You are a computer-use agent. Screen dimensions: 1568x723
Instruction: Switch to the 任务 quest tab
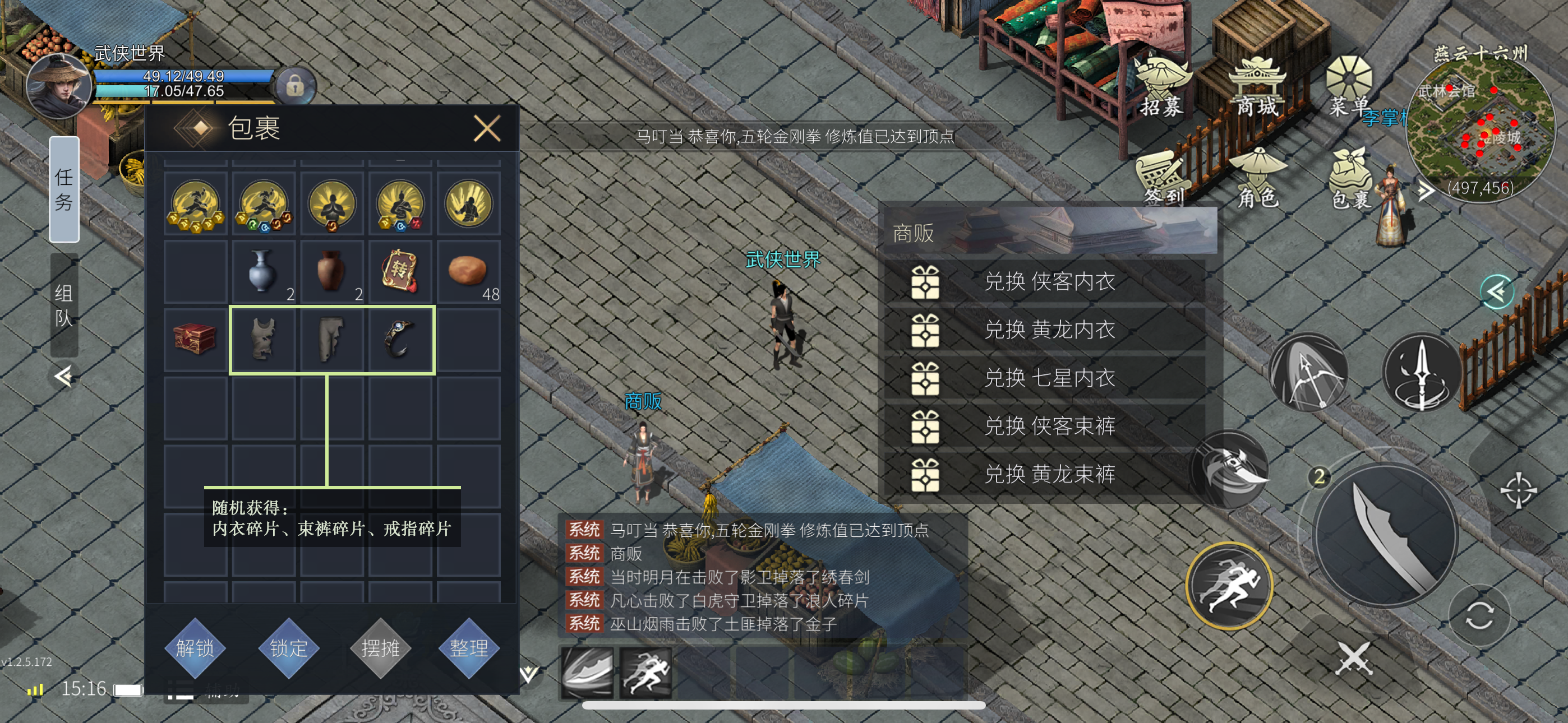tap(64, 189)
